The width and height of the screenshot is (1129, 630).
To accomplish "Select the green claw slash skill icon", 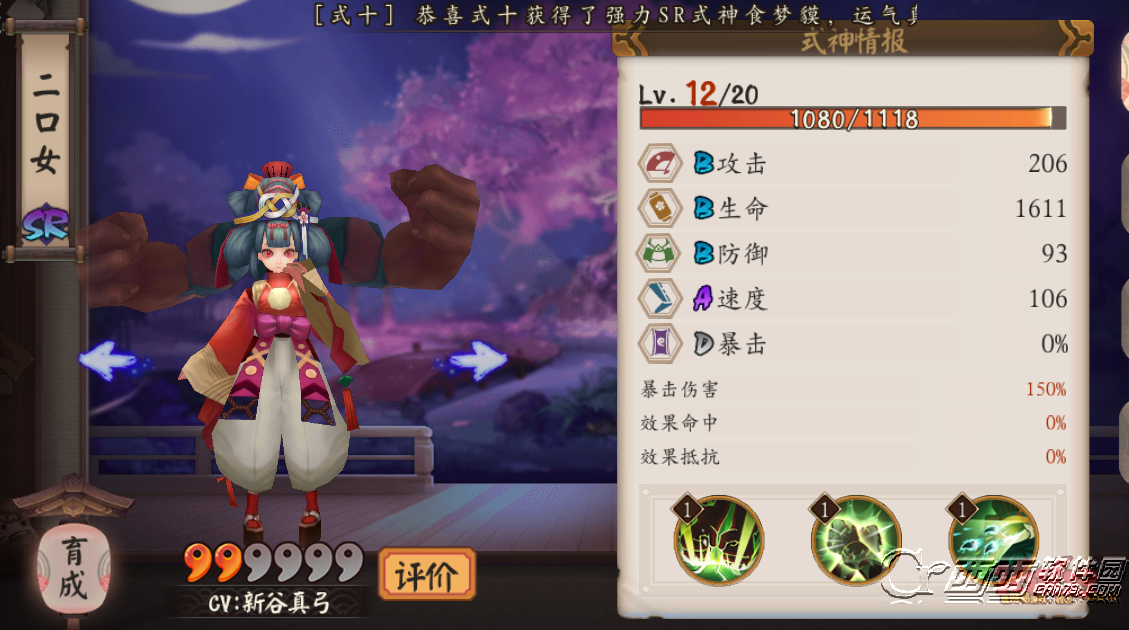I will tap(719, 541).
